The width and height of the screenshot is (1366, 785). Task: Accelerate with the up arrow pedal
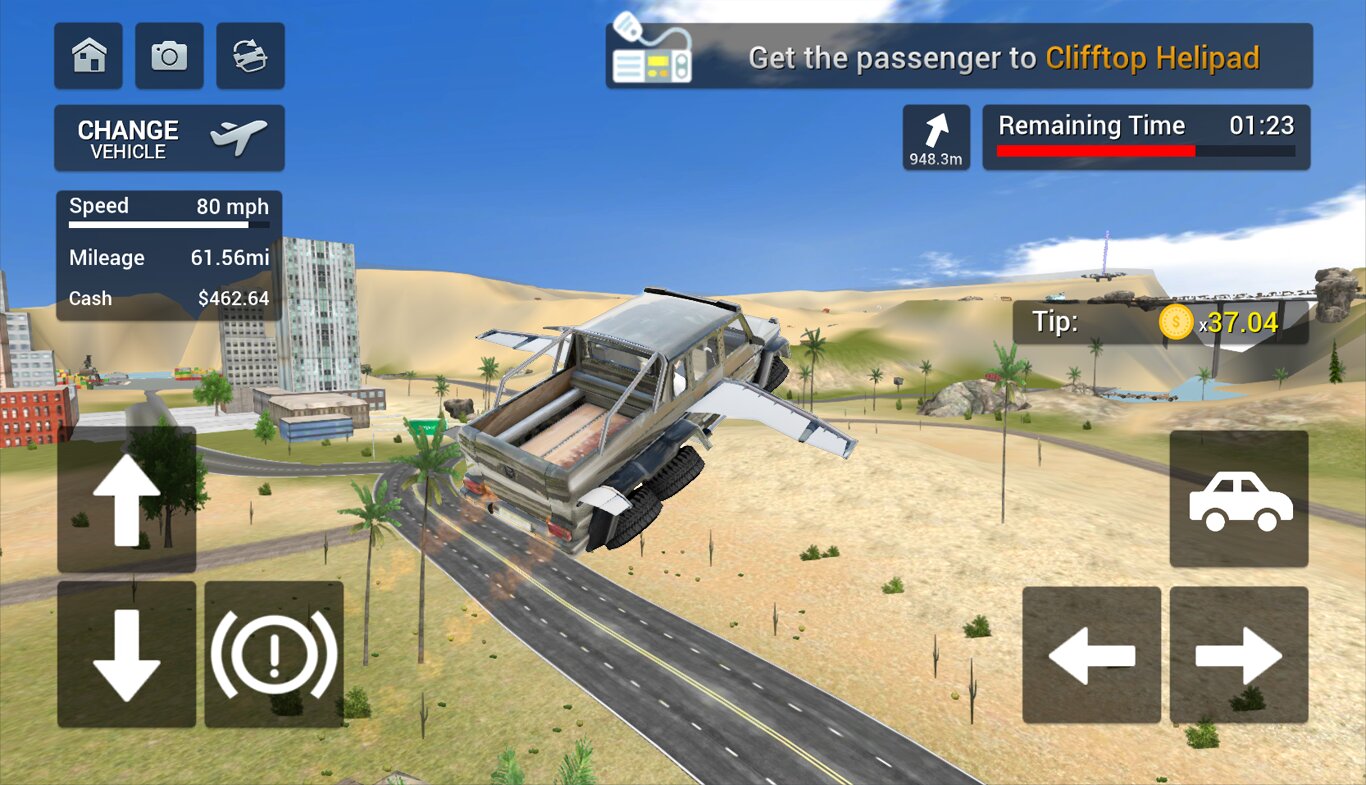127,500
